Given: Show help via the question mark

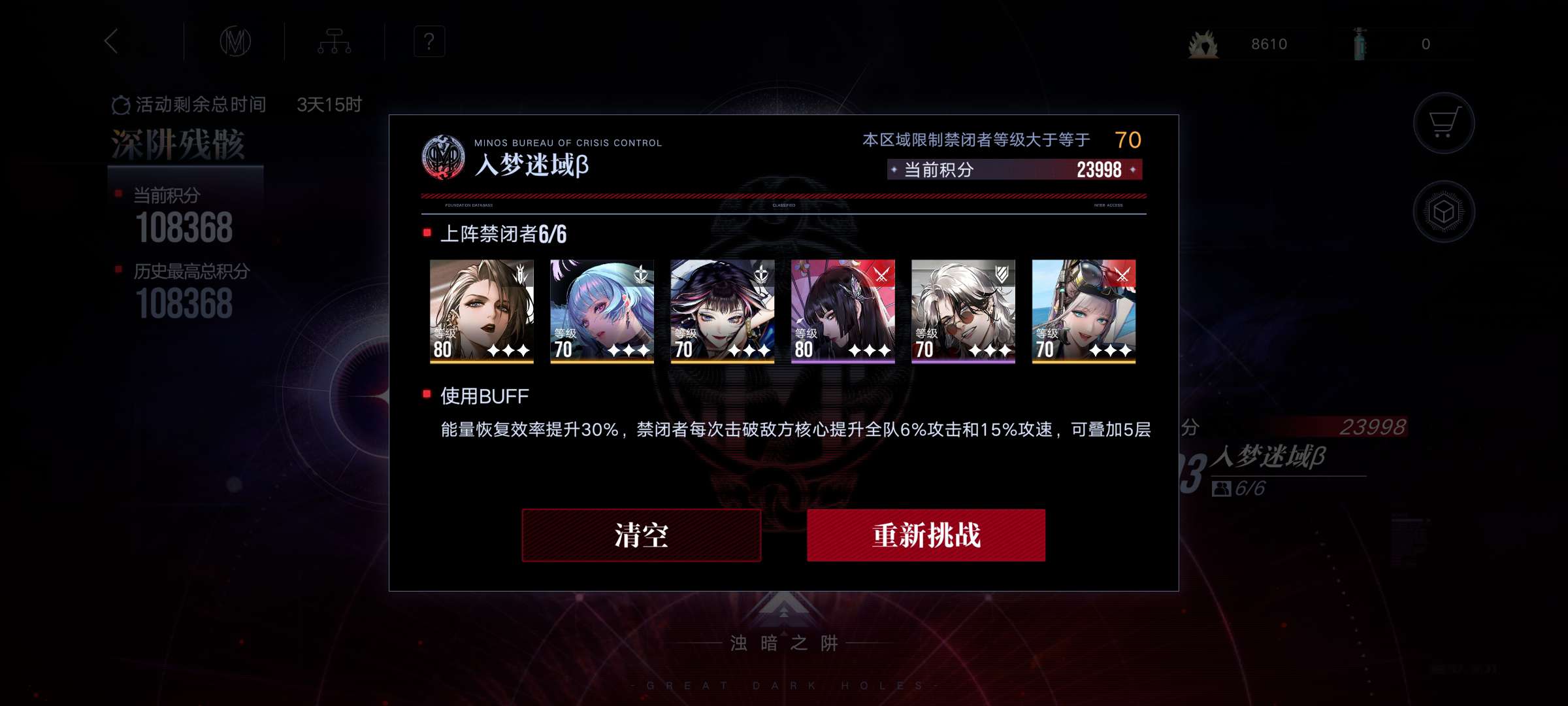Looking at the screenshot, I should (x=429, y=42).
